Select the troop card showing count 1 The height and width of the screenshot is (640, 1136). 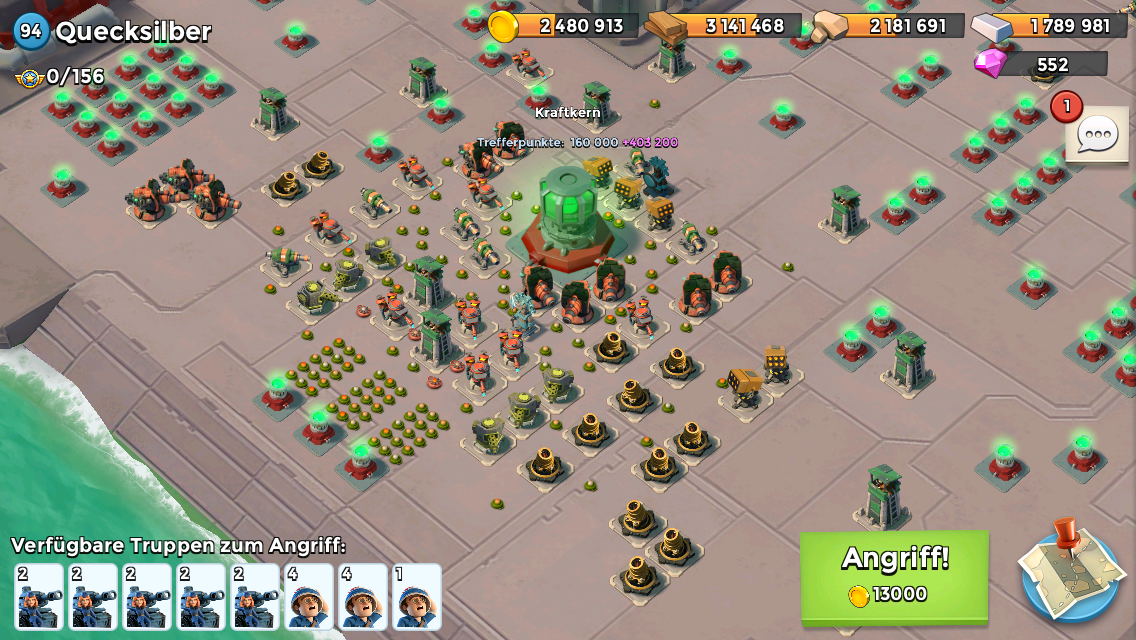[x=417, y=597]
